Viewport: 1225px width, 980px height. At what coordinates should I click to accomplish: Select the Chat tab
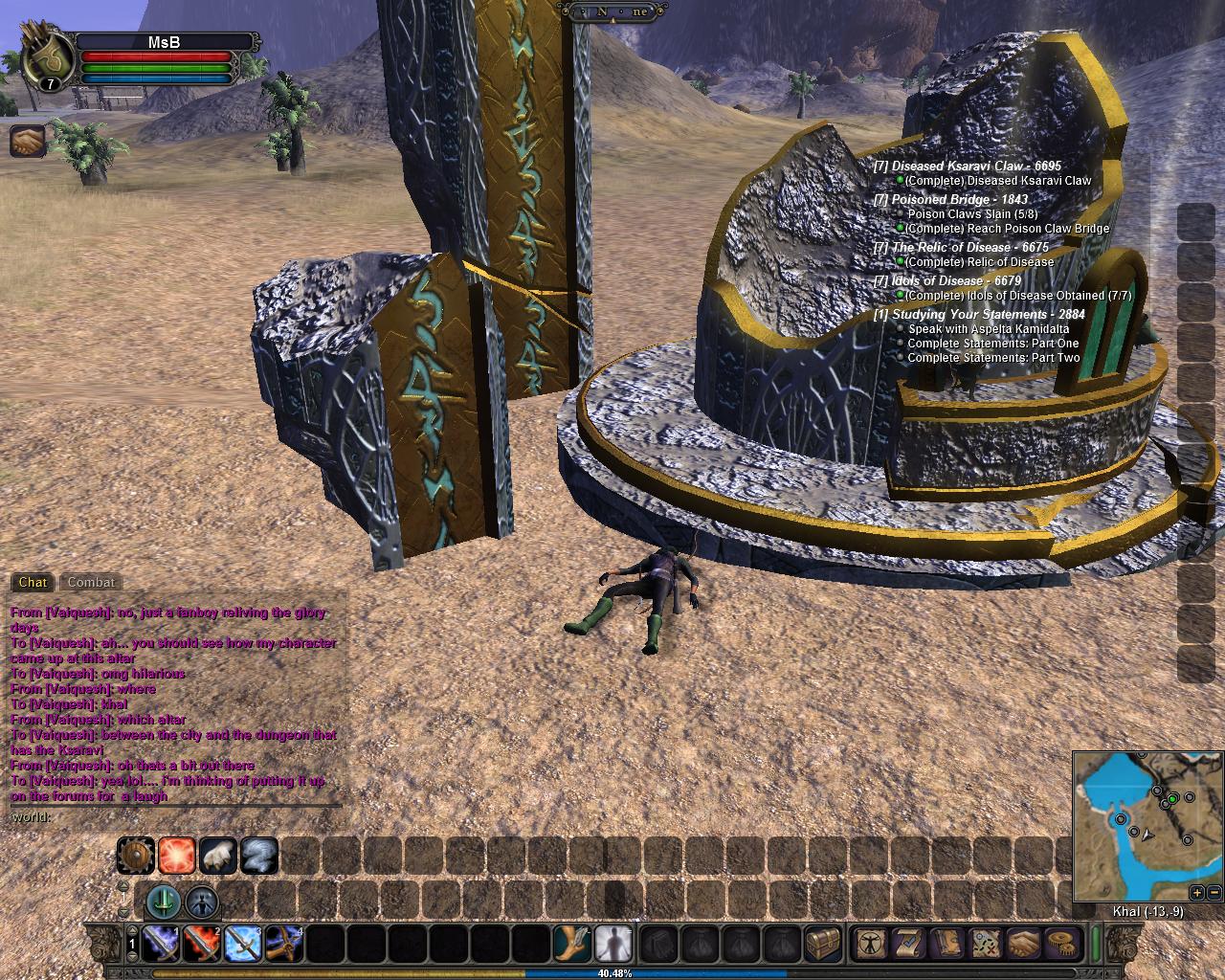[x=33, y=582]
